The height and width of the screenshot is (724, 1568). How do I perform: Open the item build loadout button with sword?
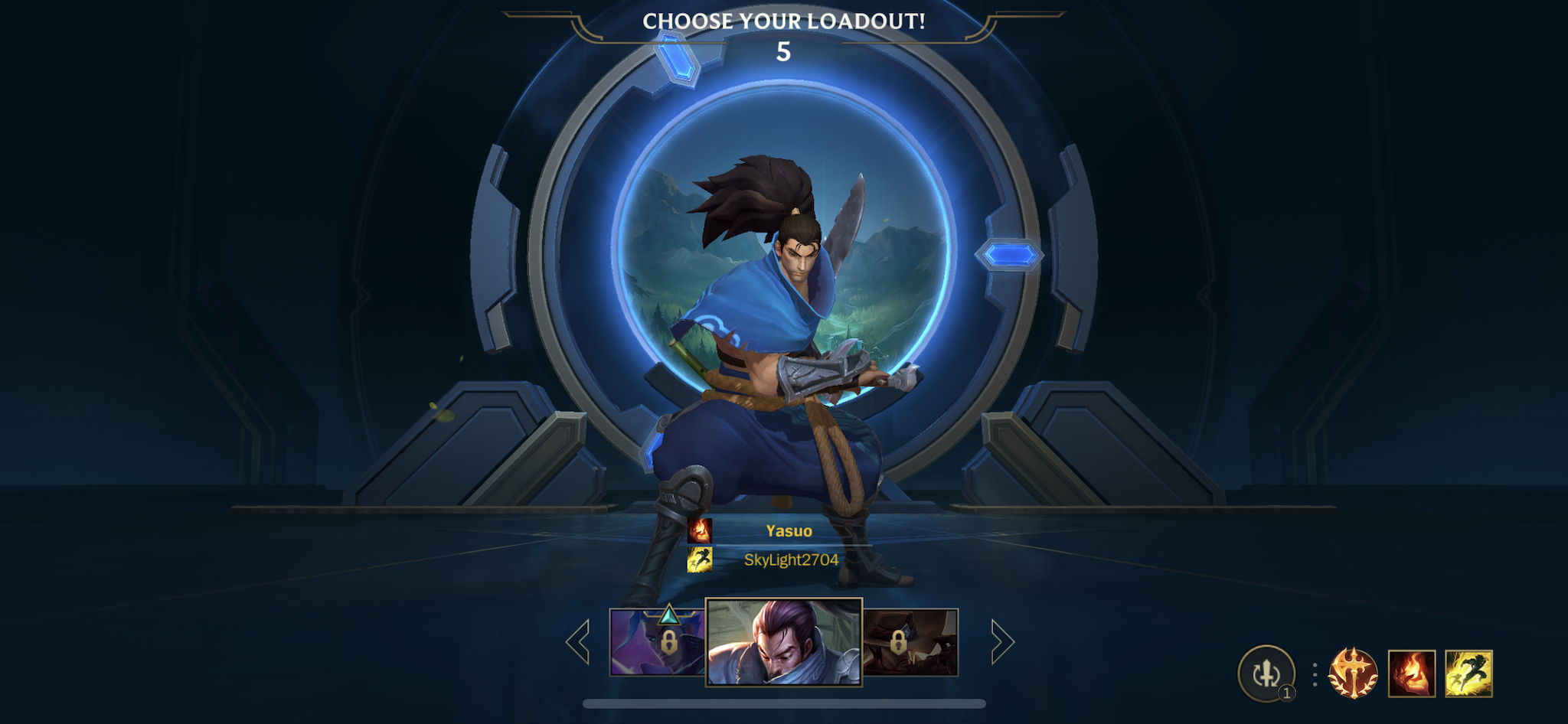tap(1266, 673)
